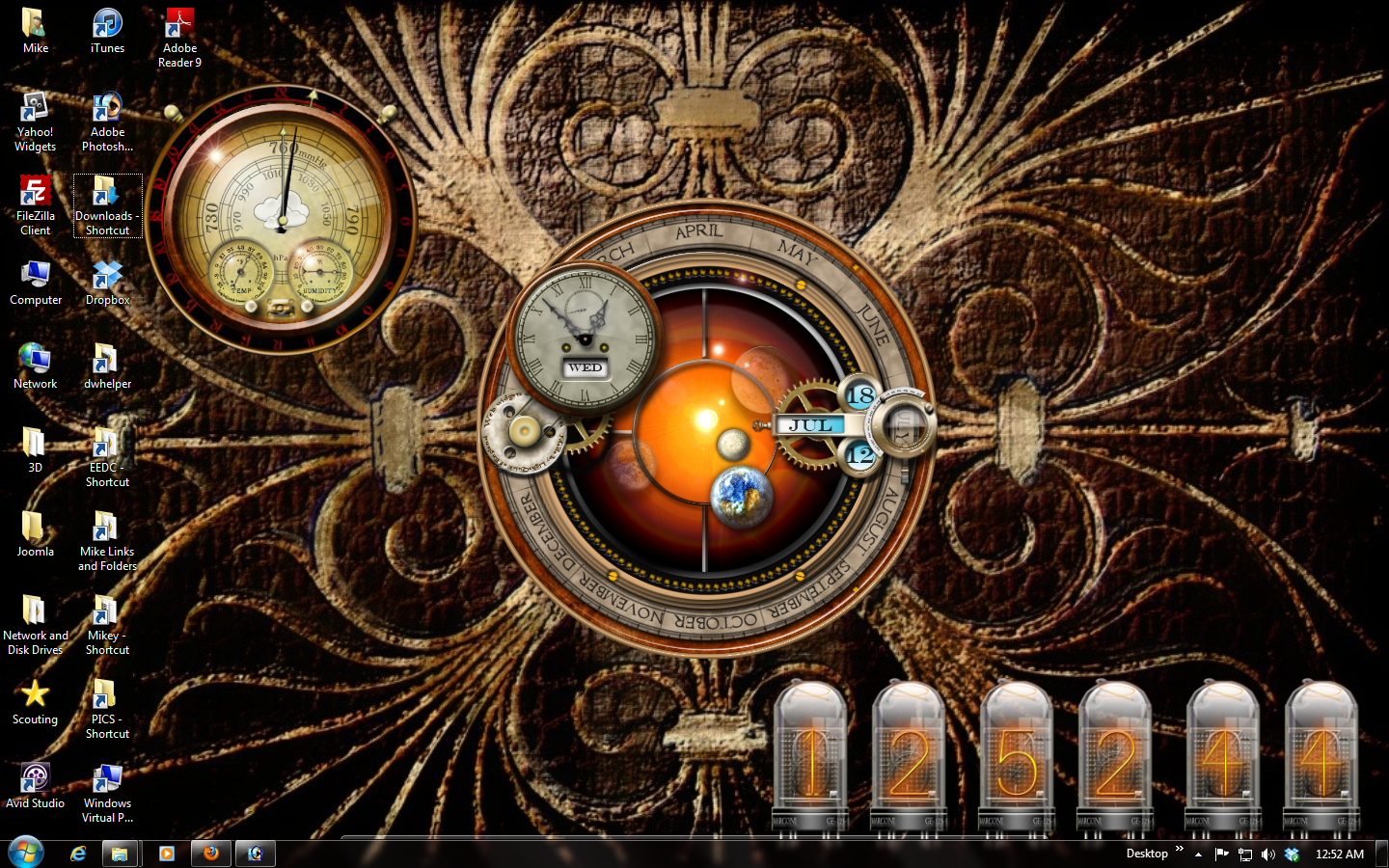Click the clock showing 12:52 AM
1389x868 pixels.
1339,853
